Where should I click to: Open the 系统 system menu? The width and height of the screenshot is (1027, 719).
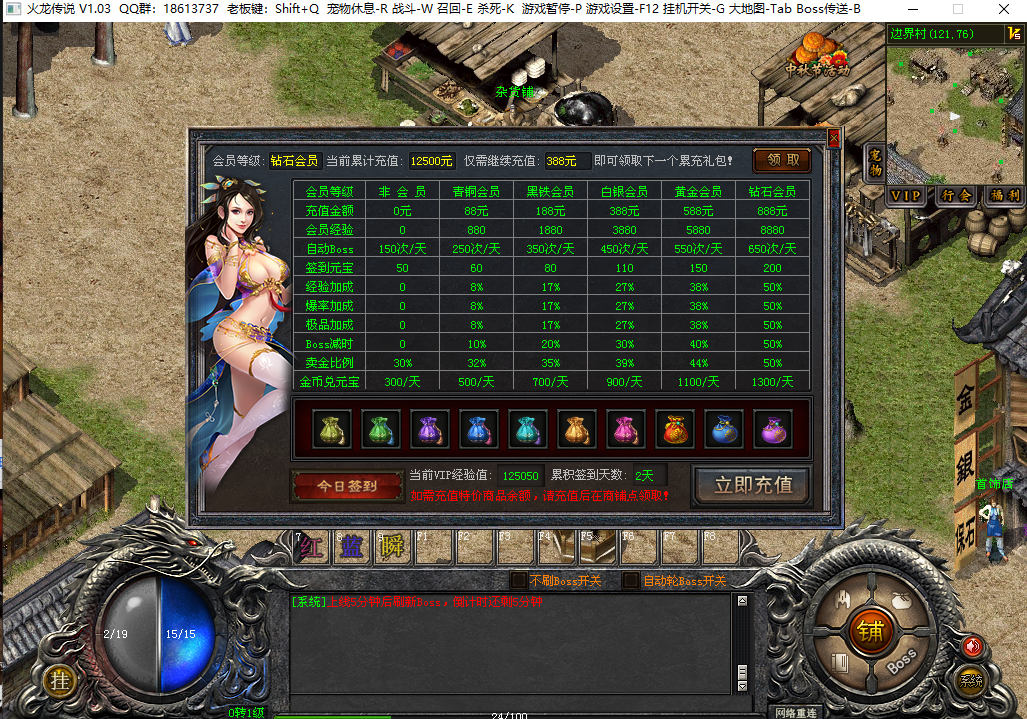(970, 681)
